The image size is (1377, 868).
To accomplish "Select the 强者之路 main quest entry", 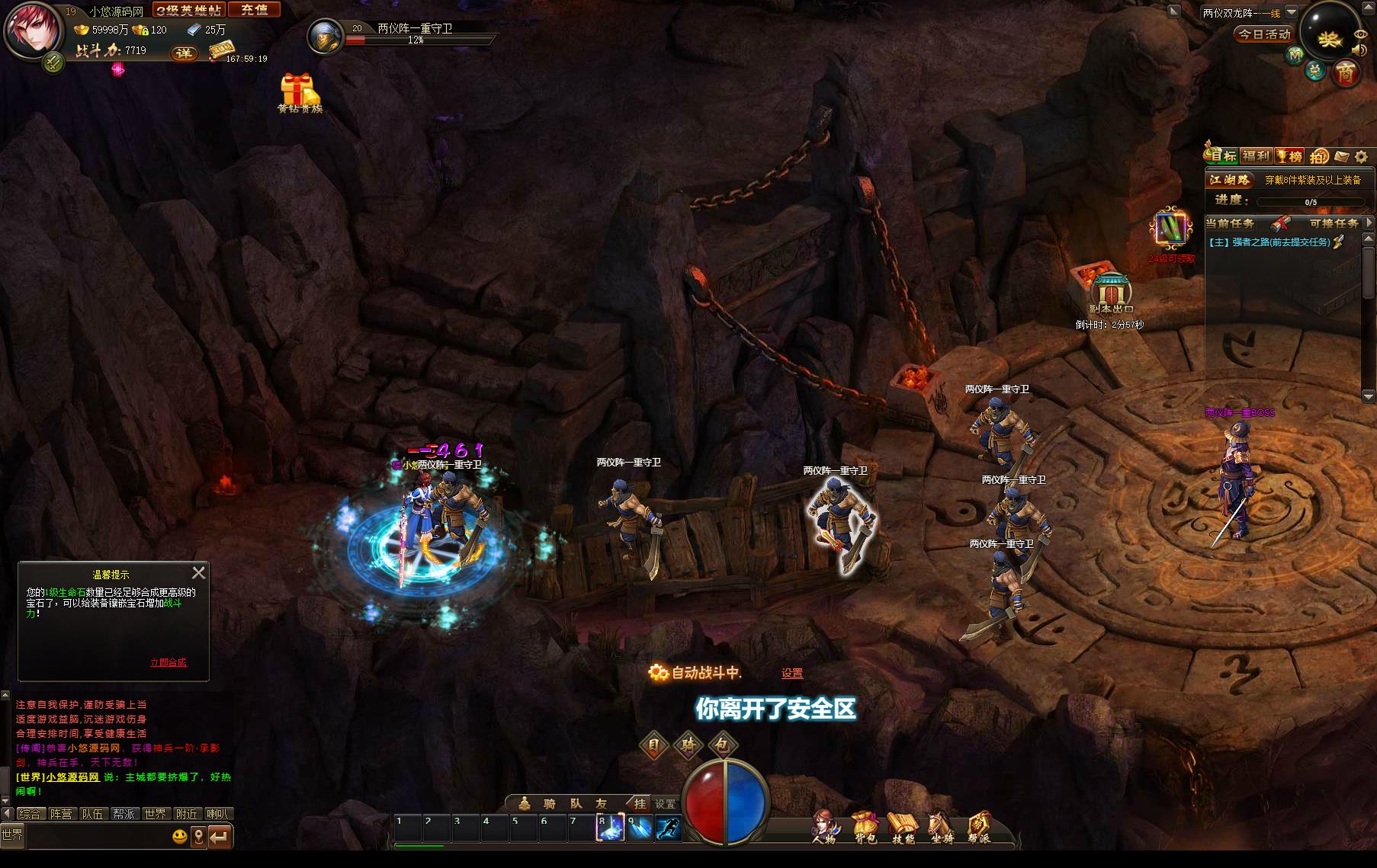I will (x=1269, y=242).
